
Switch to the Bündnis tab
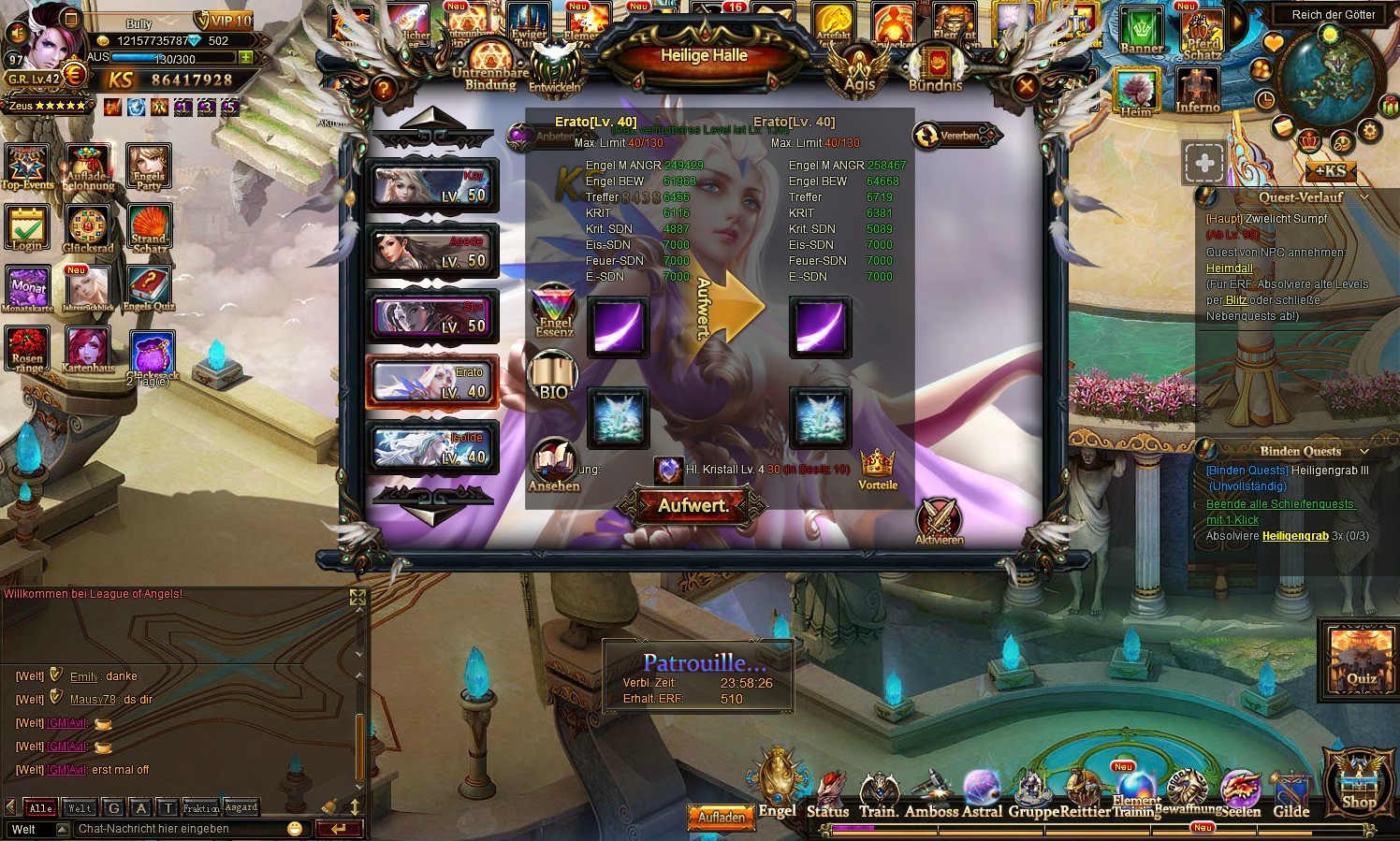pyautogui.click(x=935, y=70)
